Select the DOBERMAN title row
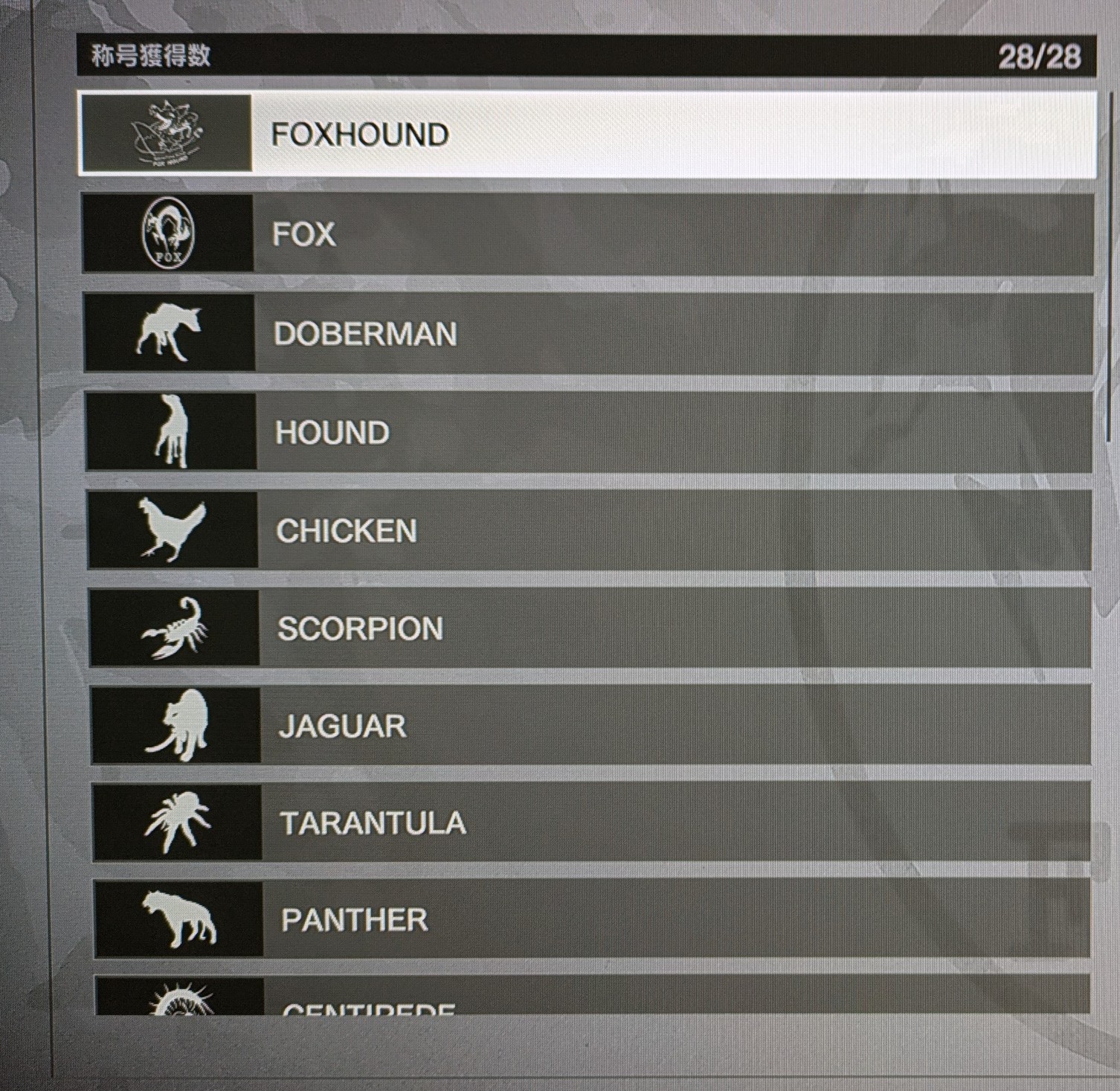This screenshot has width=1120, height=1091. pos(588,333)
